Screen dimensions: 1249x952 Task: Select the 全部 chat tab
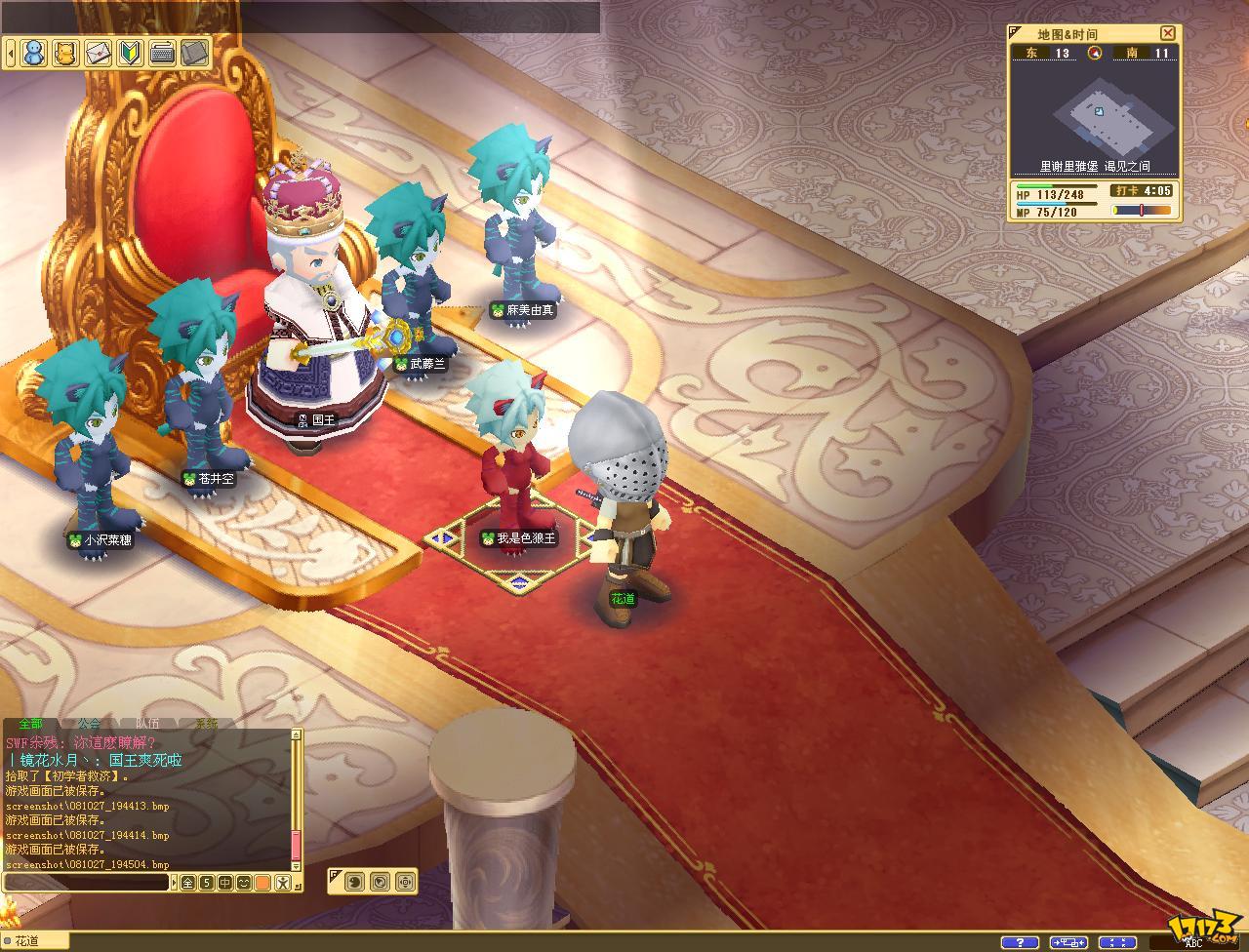pyautogui.click(x=30, y=724)
